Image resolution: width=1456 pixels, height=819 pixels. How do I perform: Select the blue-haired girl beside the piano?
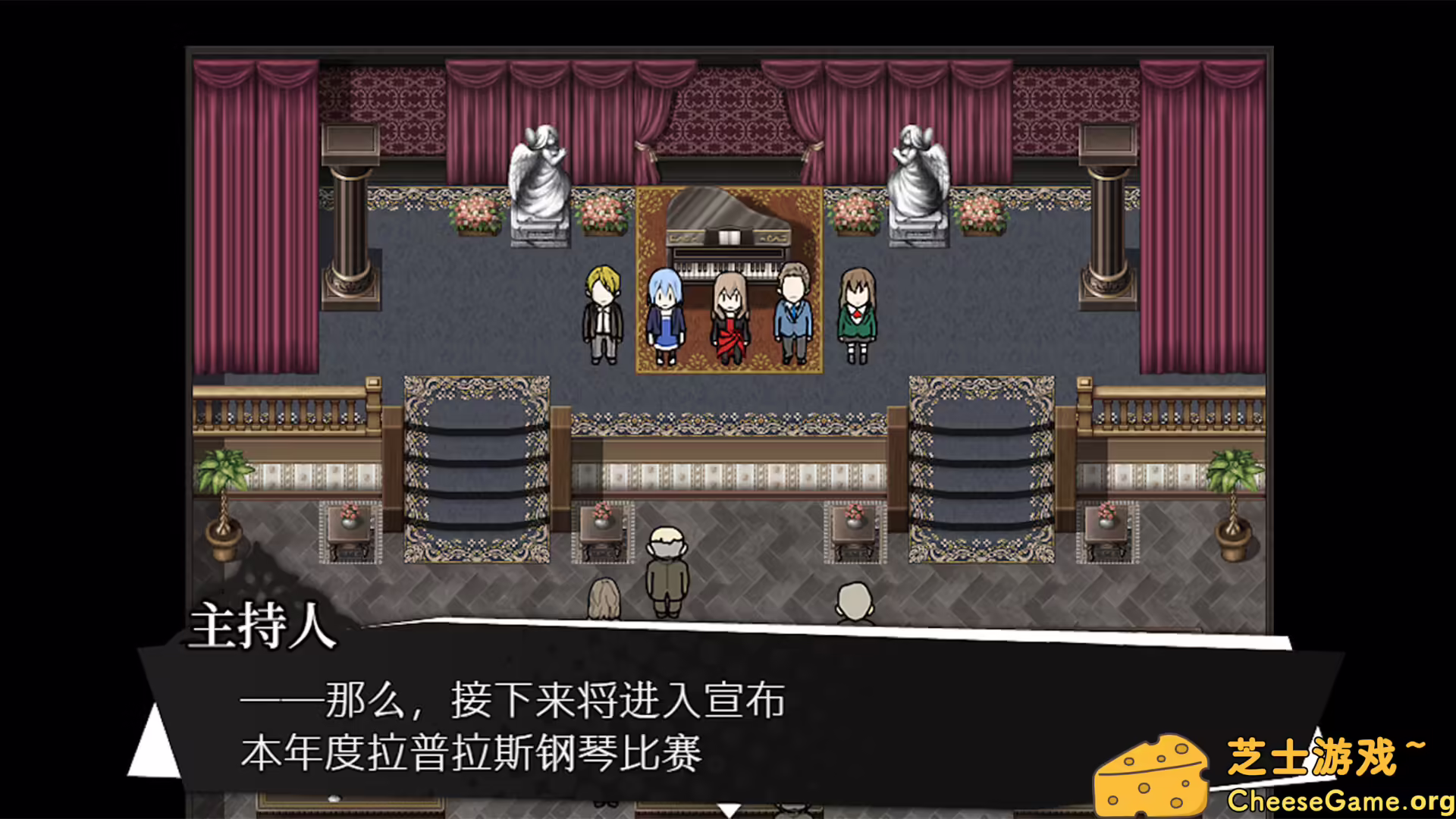[667, 318]
